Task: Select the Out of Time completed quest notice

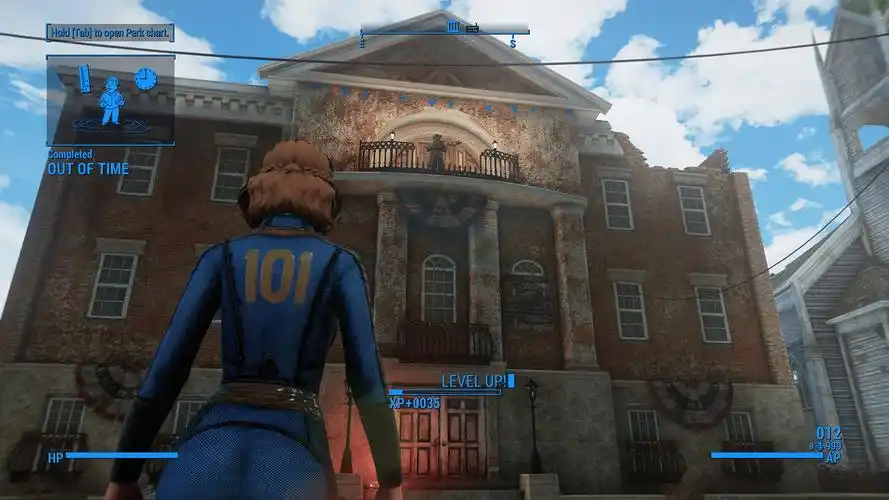Action: (x=88, y=168)
